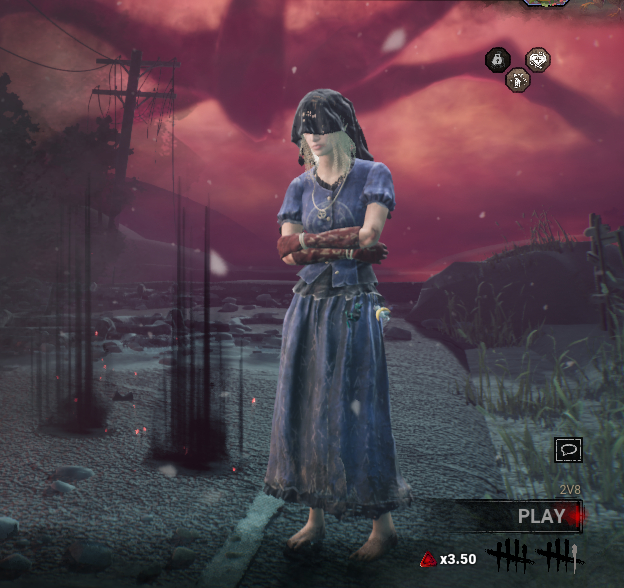This screenshot has width=624, height=588.
Task: Open the chat speech bubble
Action: (x=568, y=451)
